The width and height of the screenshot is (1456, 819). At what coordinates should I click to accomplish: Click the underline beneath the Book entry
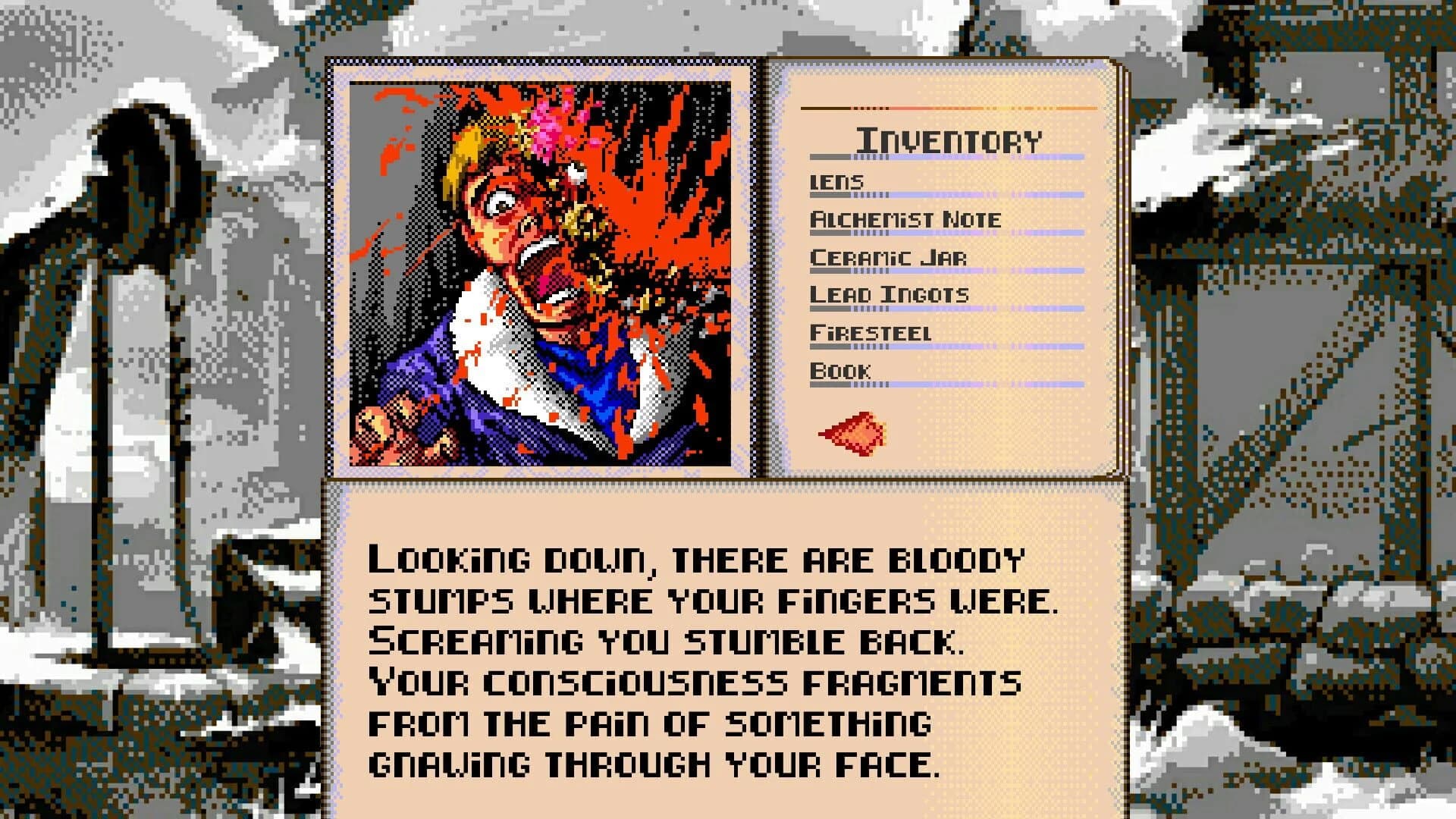[x=948, y=383]
